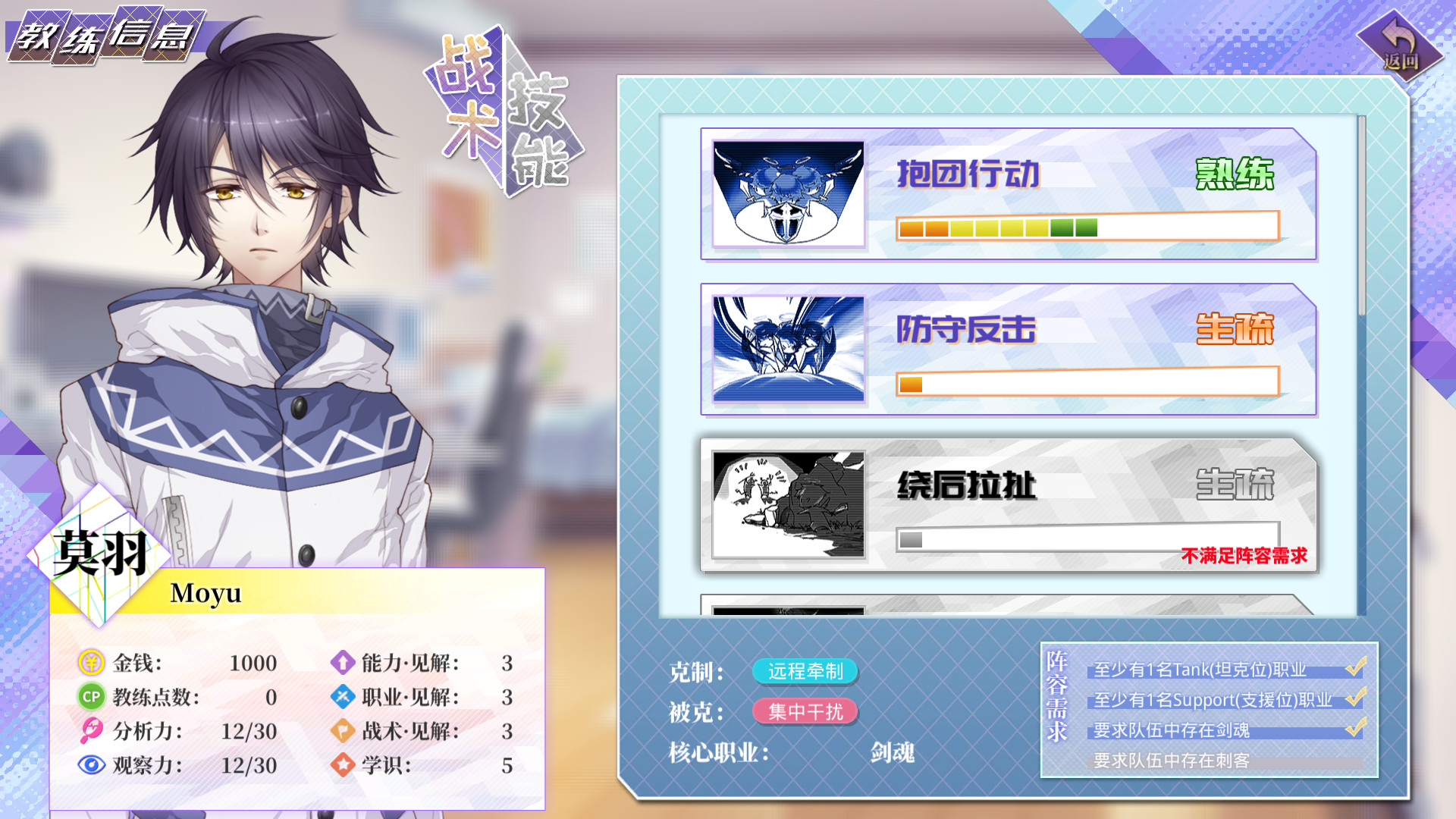The image size is (1456, 819).
Task: Click the 远程牵制 counter tag
Action: [x=805, y=672]
